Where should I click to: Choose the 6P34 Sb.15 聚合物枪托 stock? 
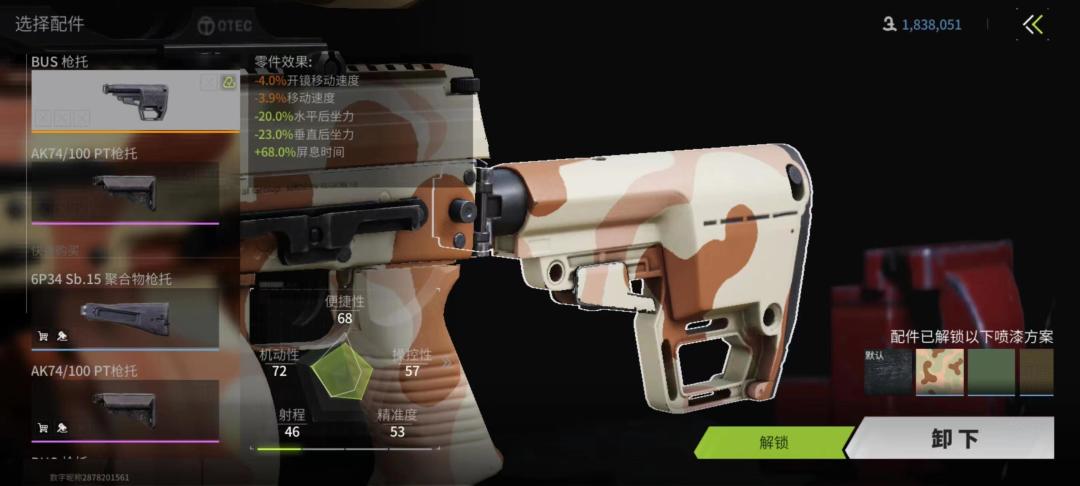(125, 315)
